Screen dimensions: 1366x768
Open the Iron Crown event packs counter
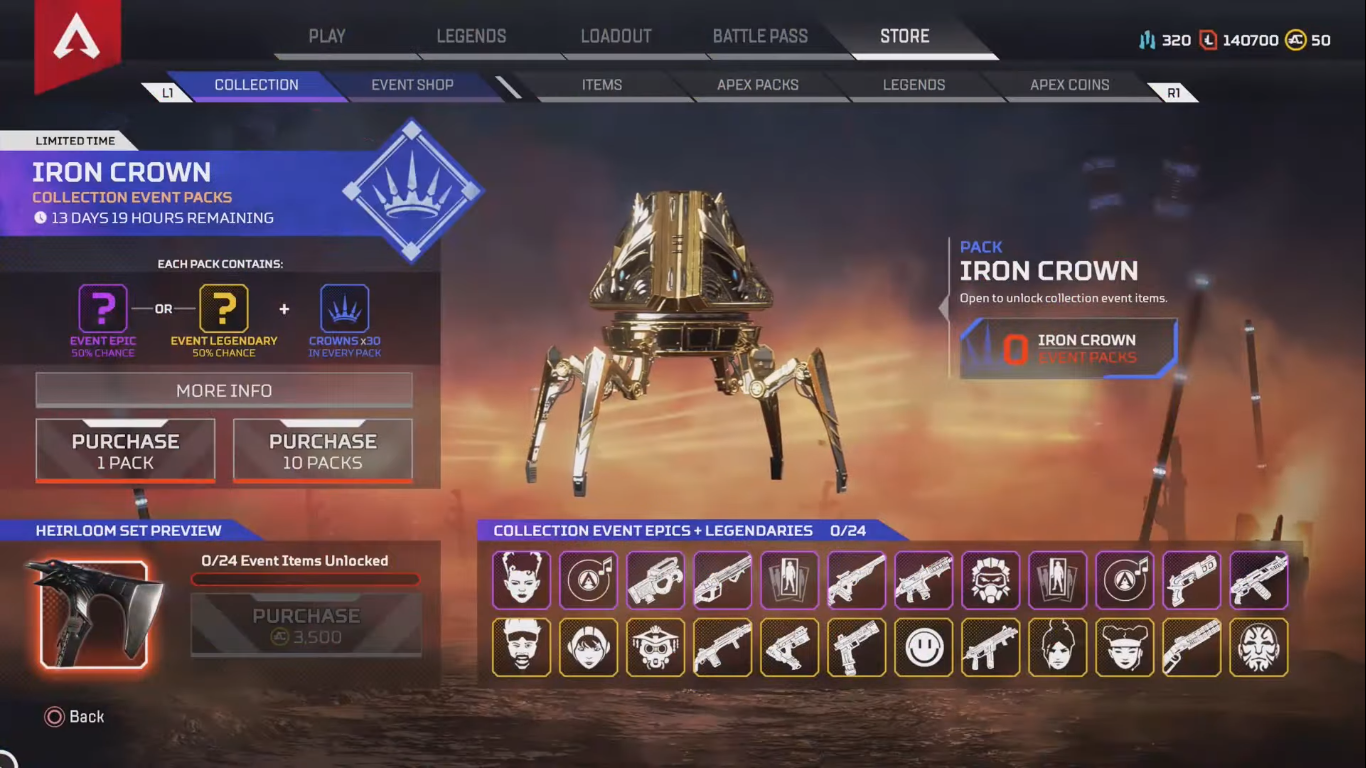coord(1068,349)
